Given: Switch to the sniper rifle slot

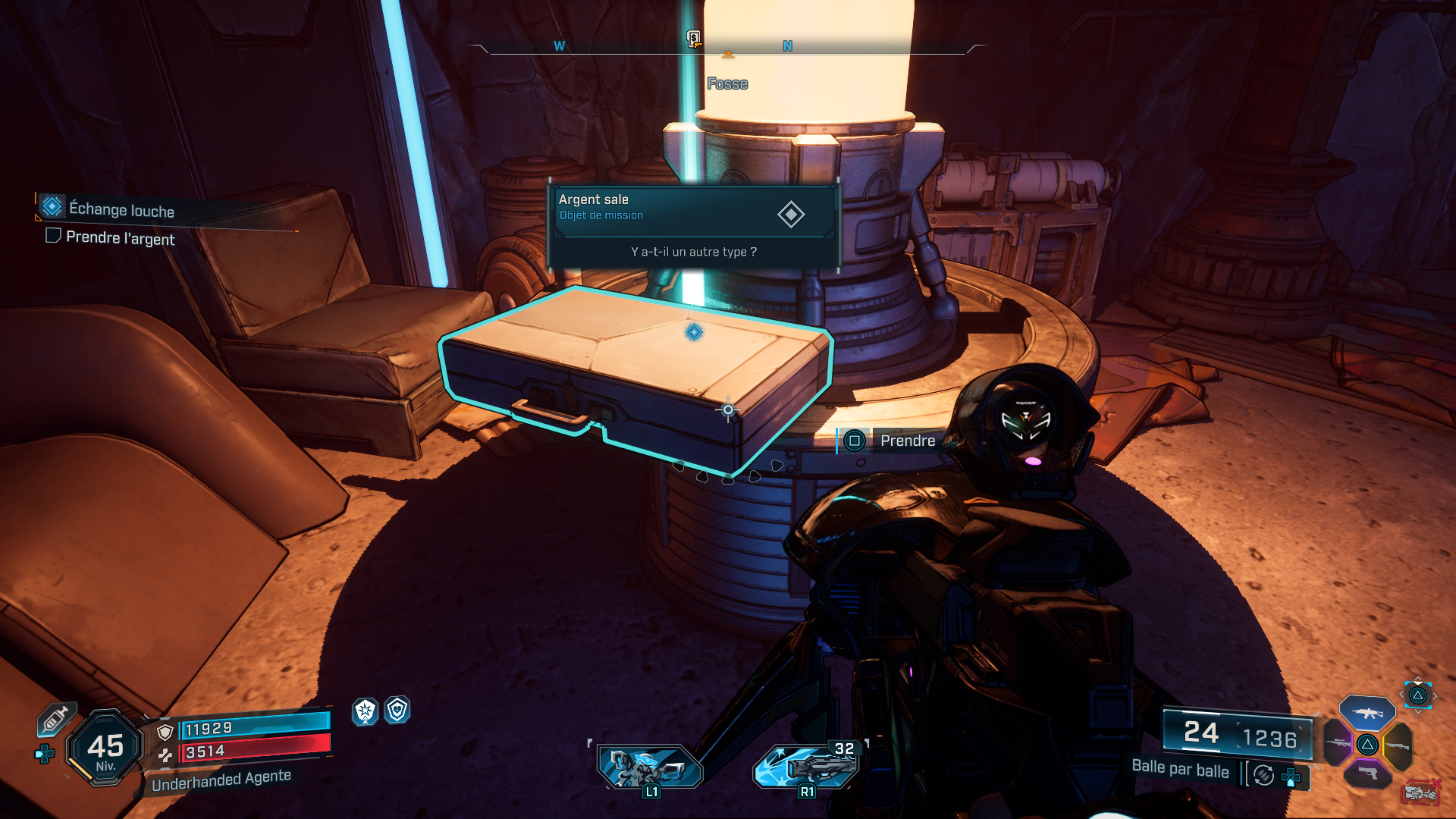Looking at the screenshot, I should [x=1338, y=743].
